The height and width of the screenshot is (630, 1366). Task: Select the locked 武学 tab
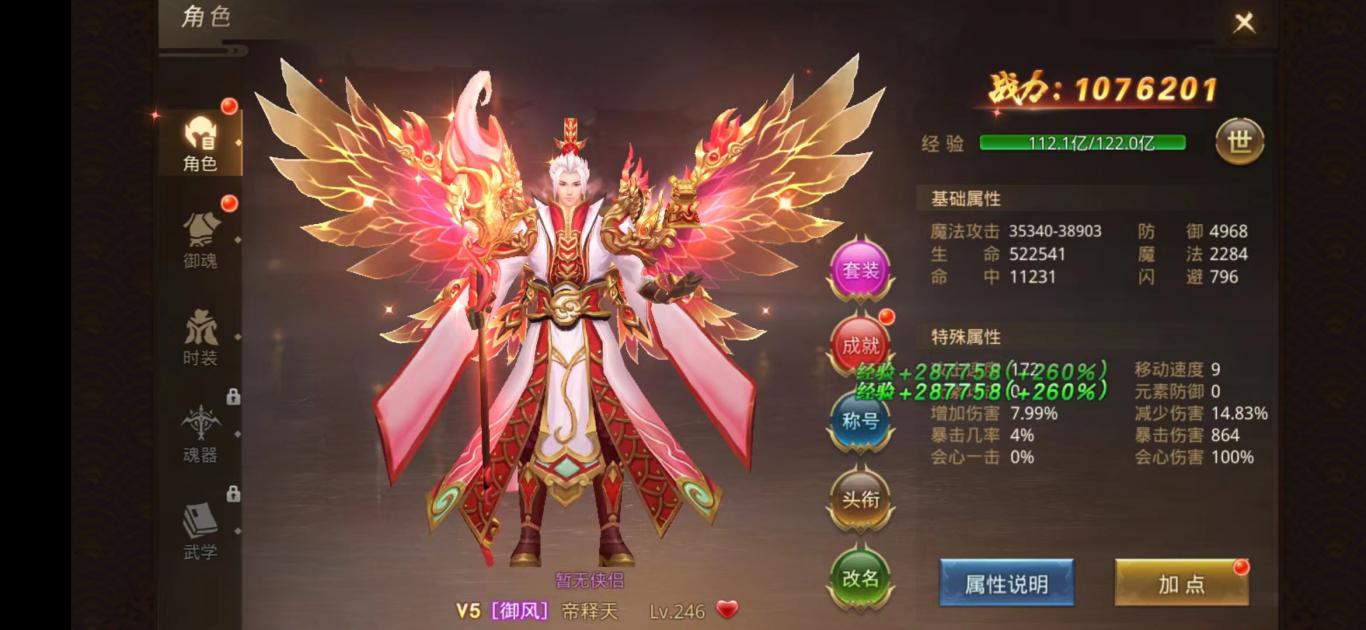point(200,529)
